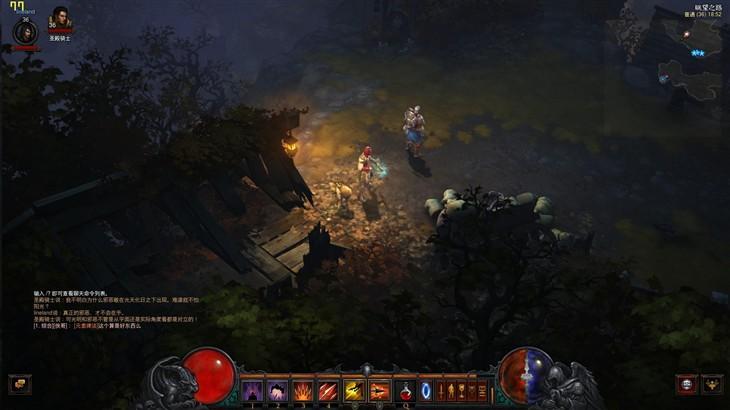Open the blue town portal
The width and height of the screenshot is (730, 410).
coord(429,389)
